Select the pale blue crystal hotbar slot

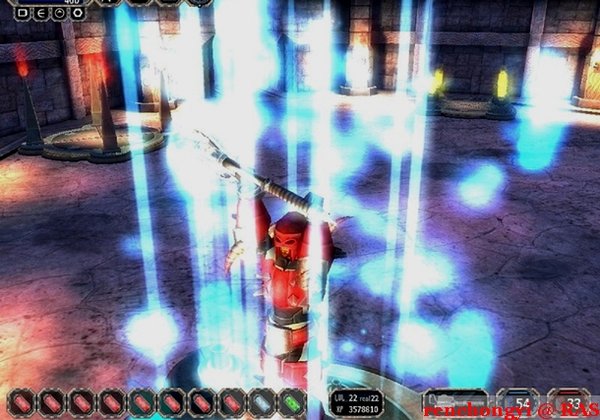(262, 404)
